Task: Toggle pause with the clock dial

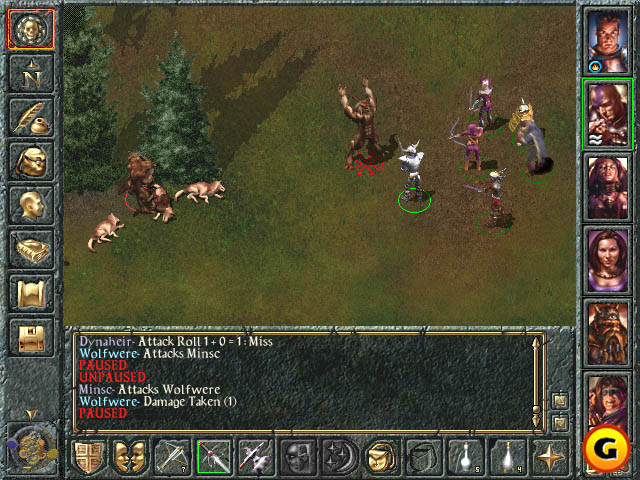Action: click(x=30, y=446)
